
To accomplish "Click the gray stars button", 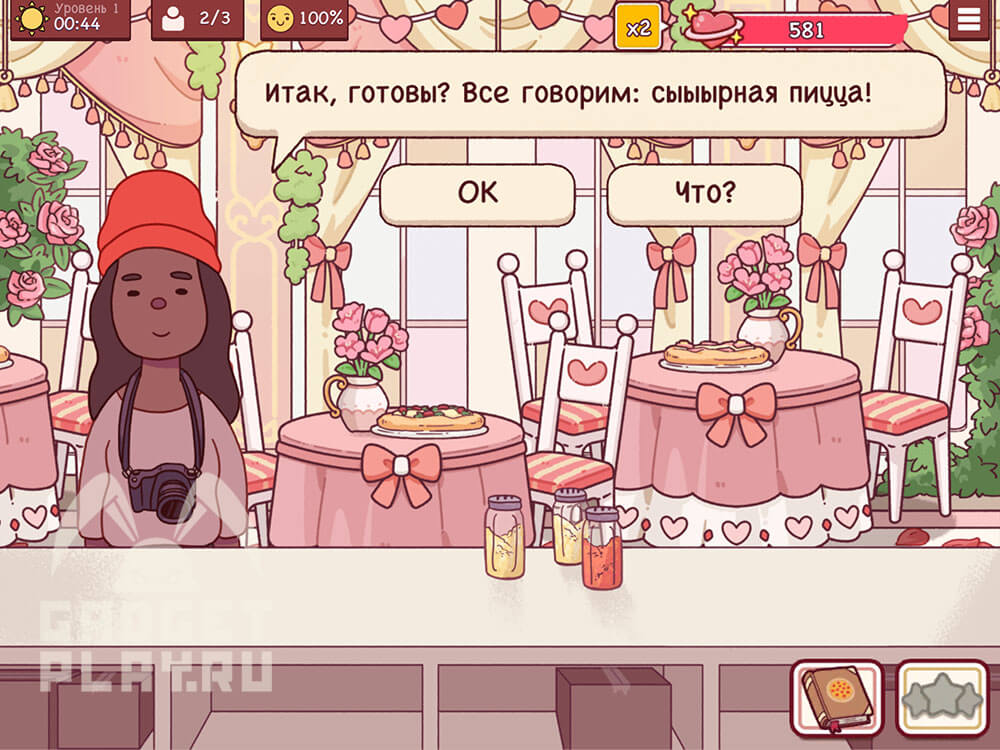I will 941,697.
